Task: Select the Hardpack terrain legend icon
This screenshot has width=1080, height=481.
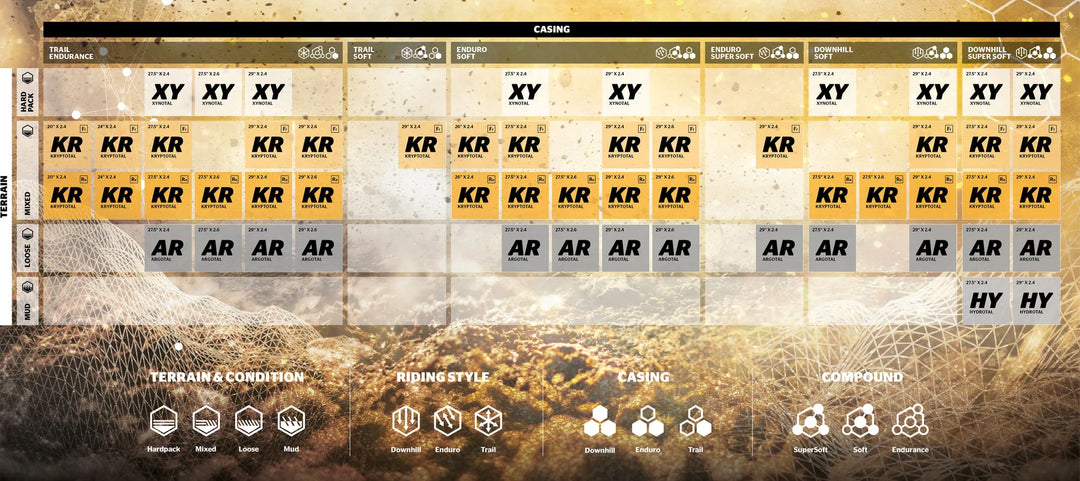Action: pos(163,420)
